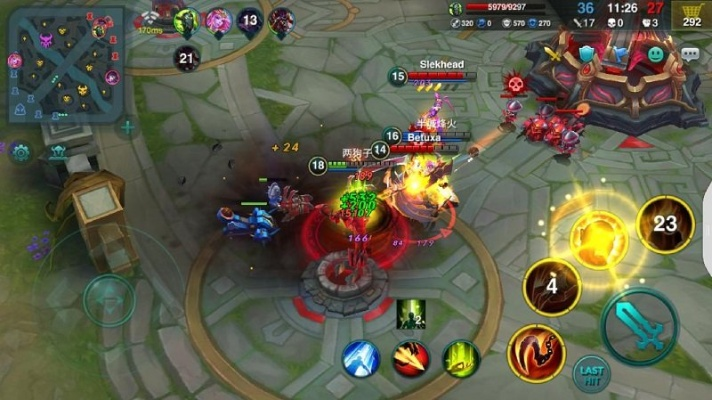Viewport: 712px width, 400px height.
Task: Cast the red claw and chain skill
Action: [x=536, y=353]
